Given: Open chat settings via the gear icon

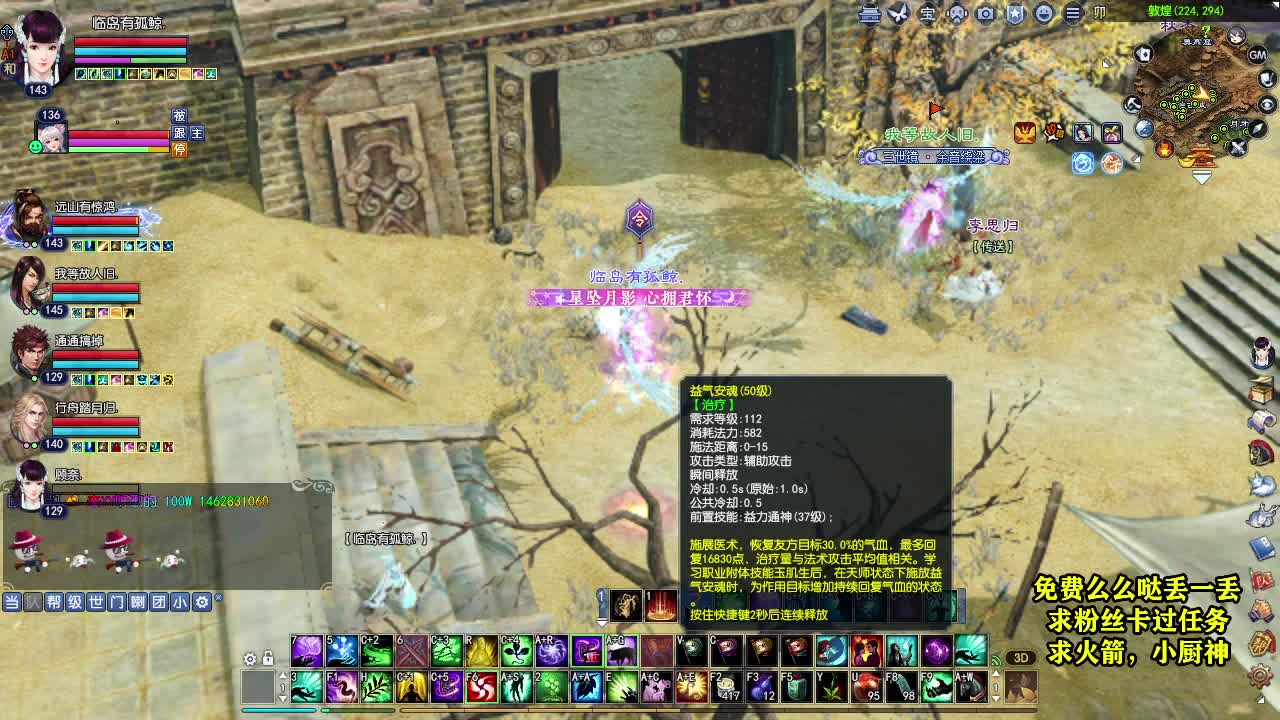Looking at the screenshot, I should click(x=202, y=602).
